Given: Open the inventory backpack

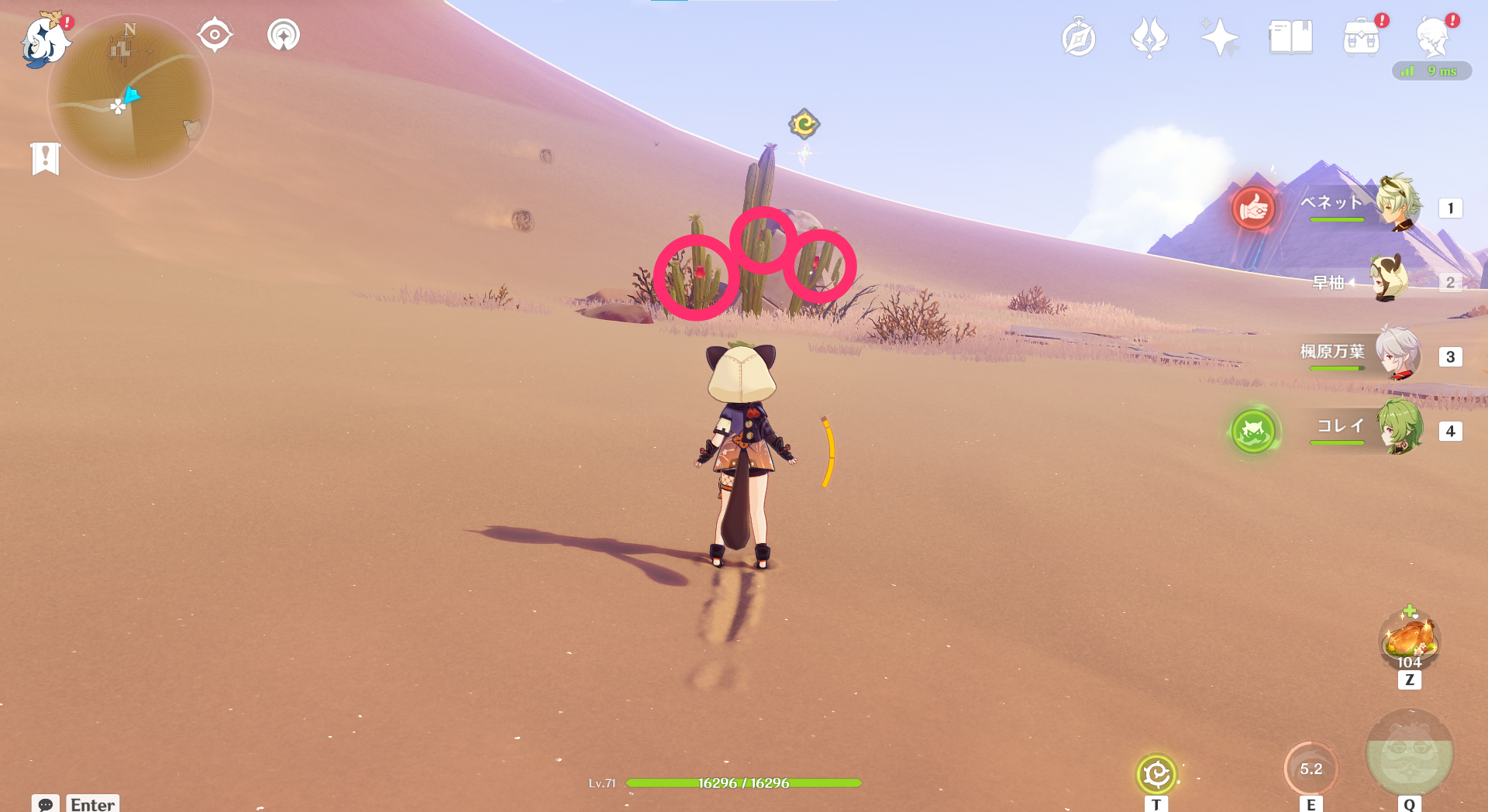Looking at the screenshot, I should pyautogui.click(x=1361, y=38).
